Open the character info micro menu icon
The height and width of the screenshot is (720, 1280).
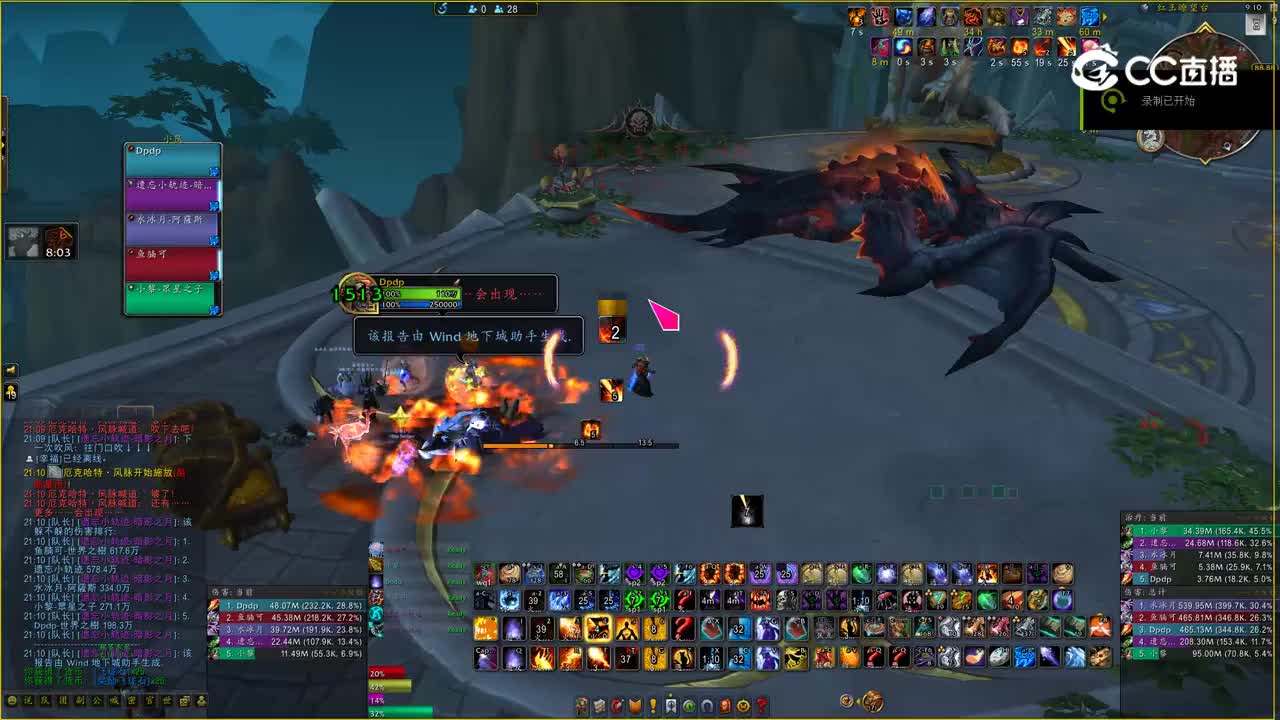coord(583,705)
